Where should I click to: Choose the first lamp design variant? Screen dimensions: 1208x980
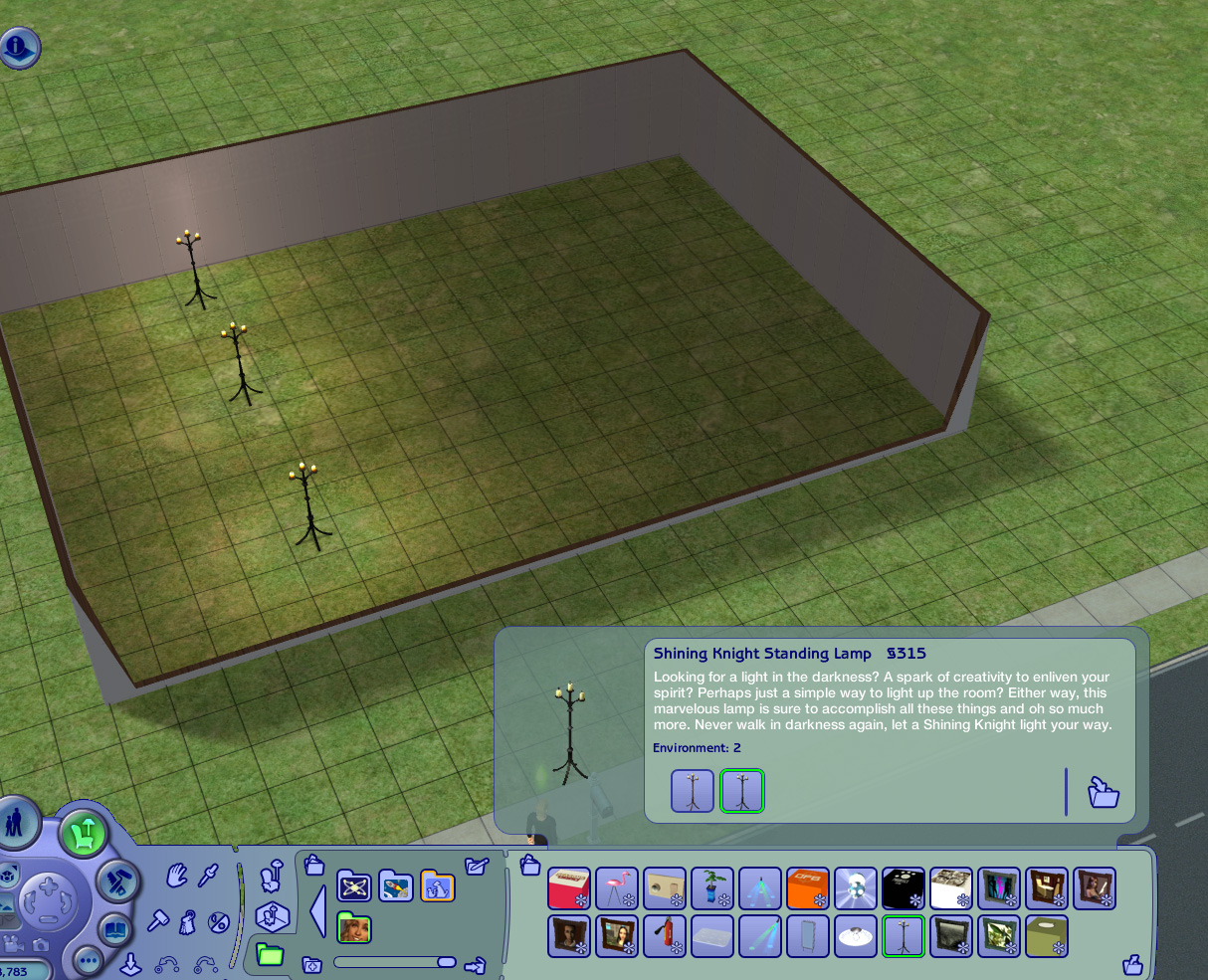[x=692, y=791]
